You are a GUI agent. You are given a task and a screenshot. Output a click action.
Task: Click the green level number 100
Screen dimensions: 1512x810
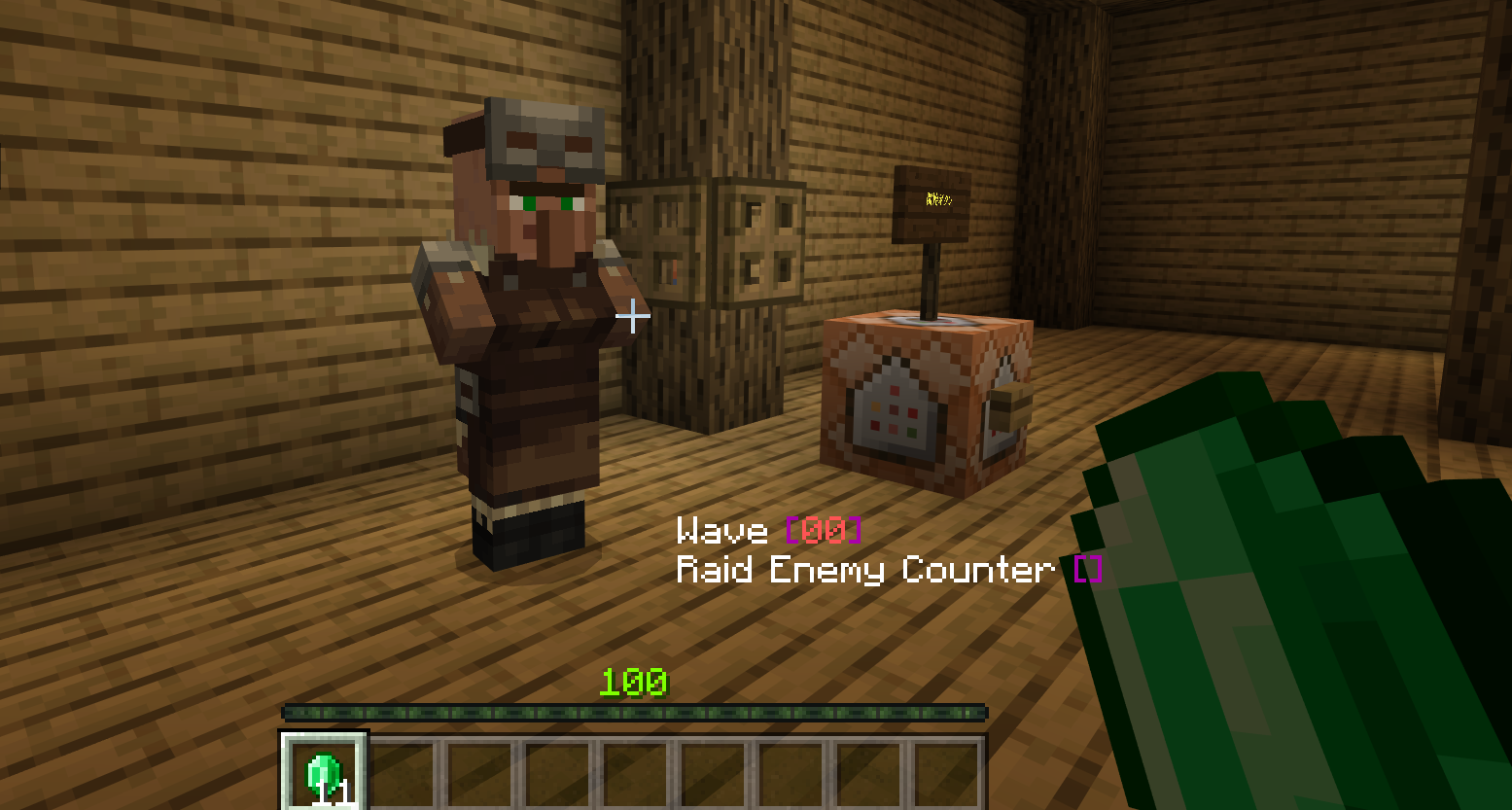point(634,681)
